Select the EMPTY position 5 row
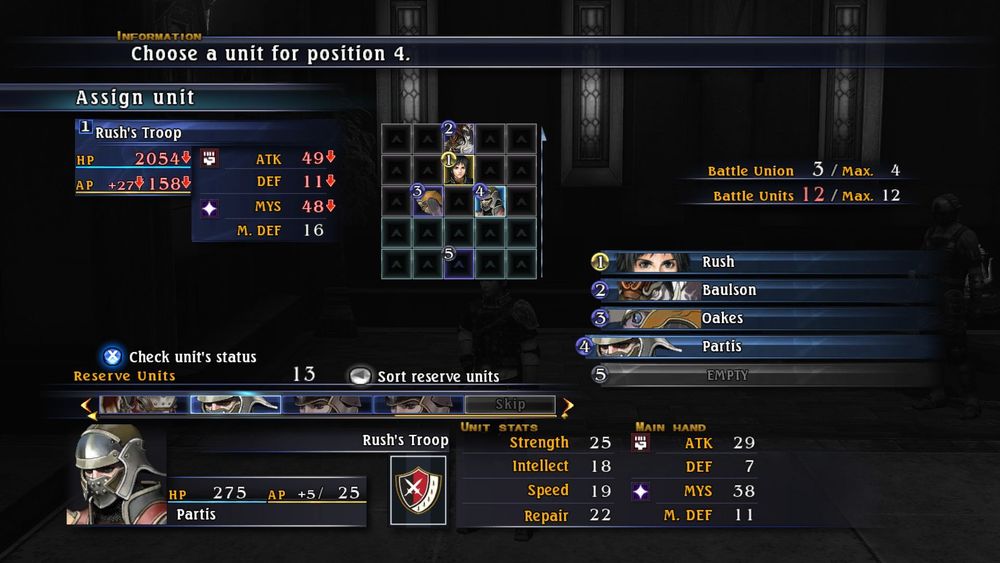This screenshot has width=1000, height=563. (727, 375)
